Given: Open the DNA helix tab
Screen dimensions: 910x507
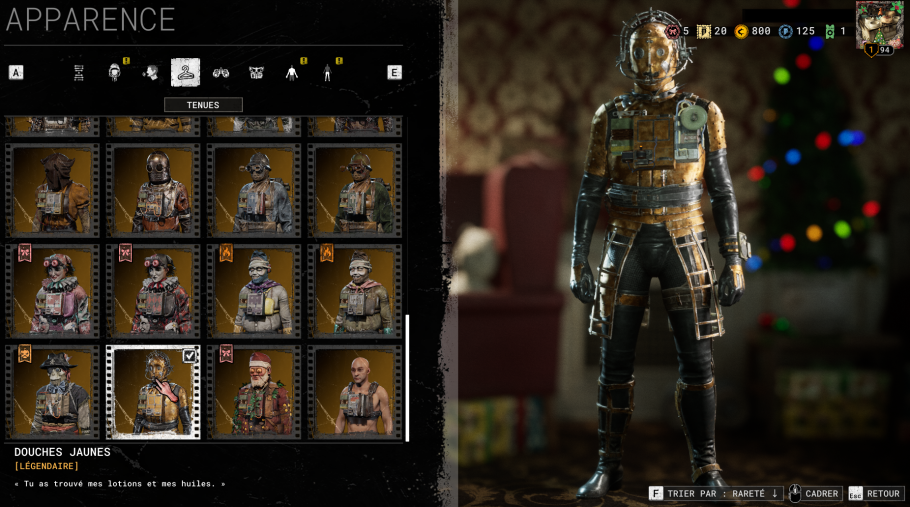Looking at the screenshot, I should 78,72.
